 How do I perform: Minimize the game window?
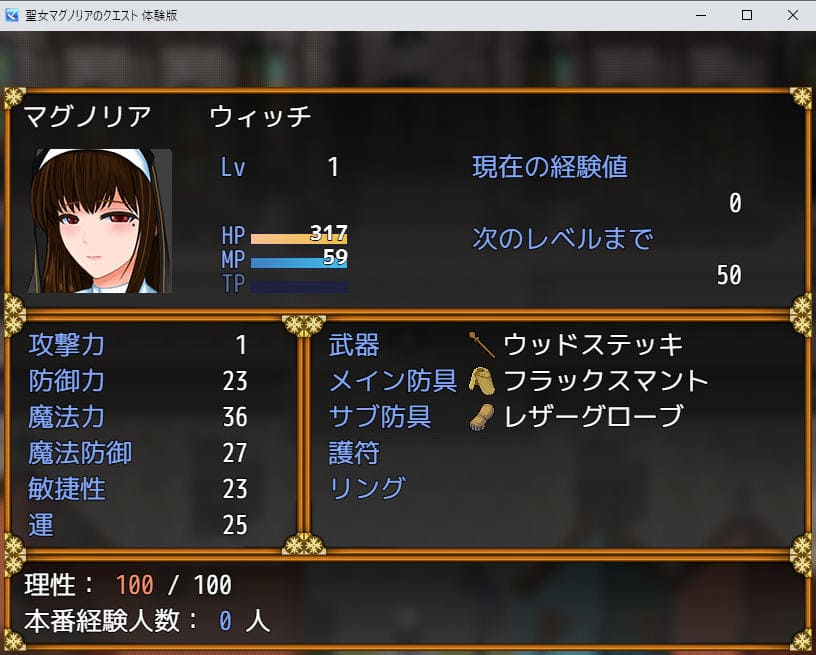click(700, 16)
